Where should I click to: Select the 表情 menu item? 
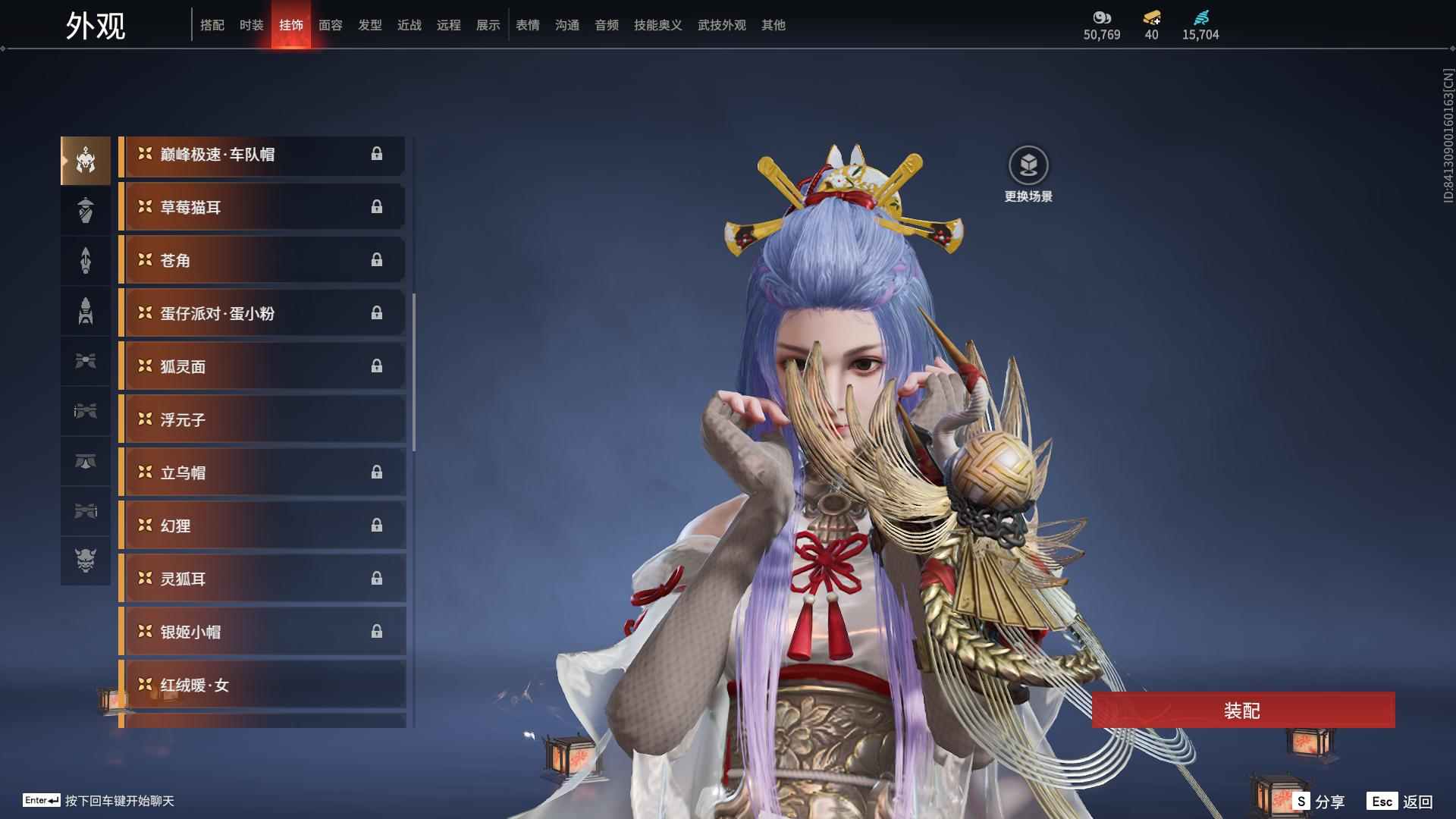[x=527, y=24]
